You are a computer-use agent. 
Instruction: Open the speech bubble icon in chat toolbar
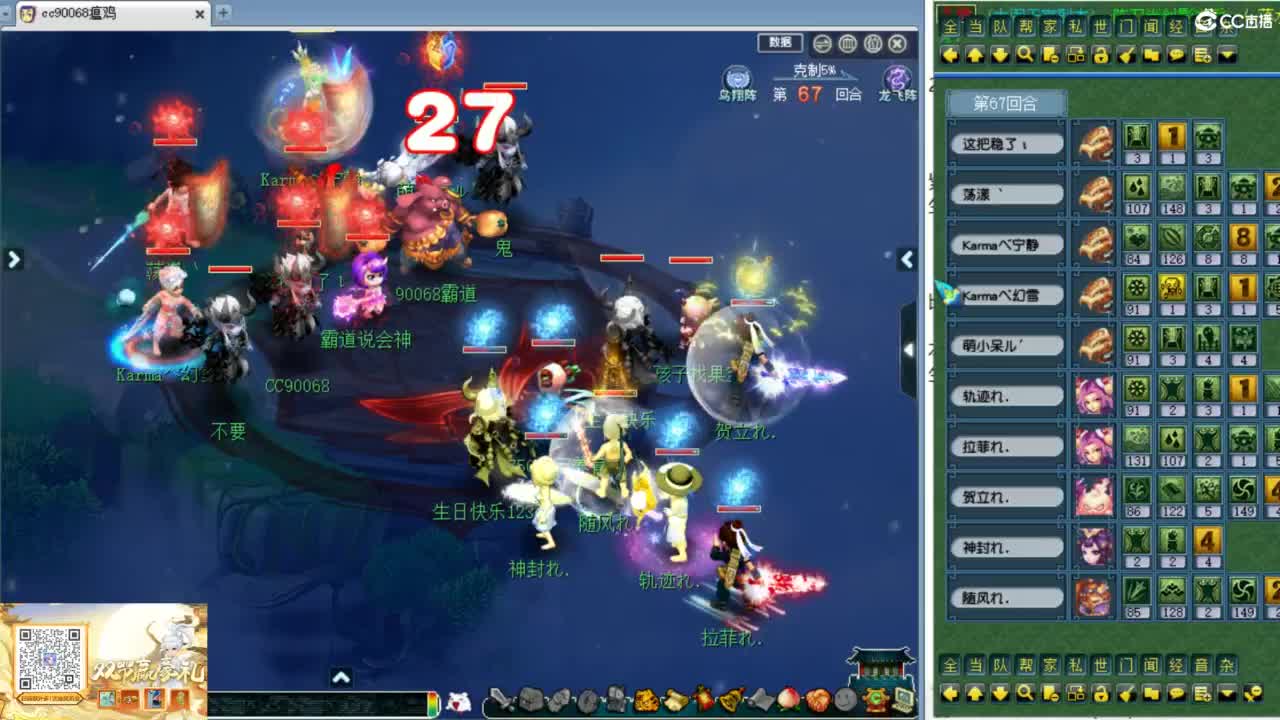pos(1179,55)
